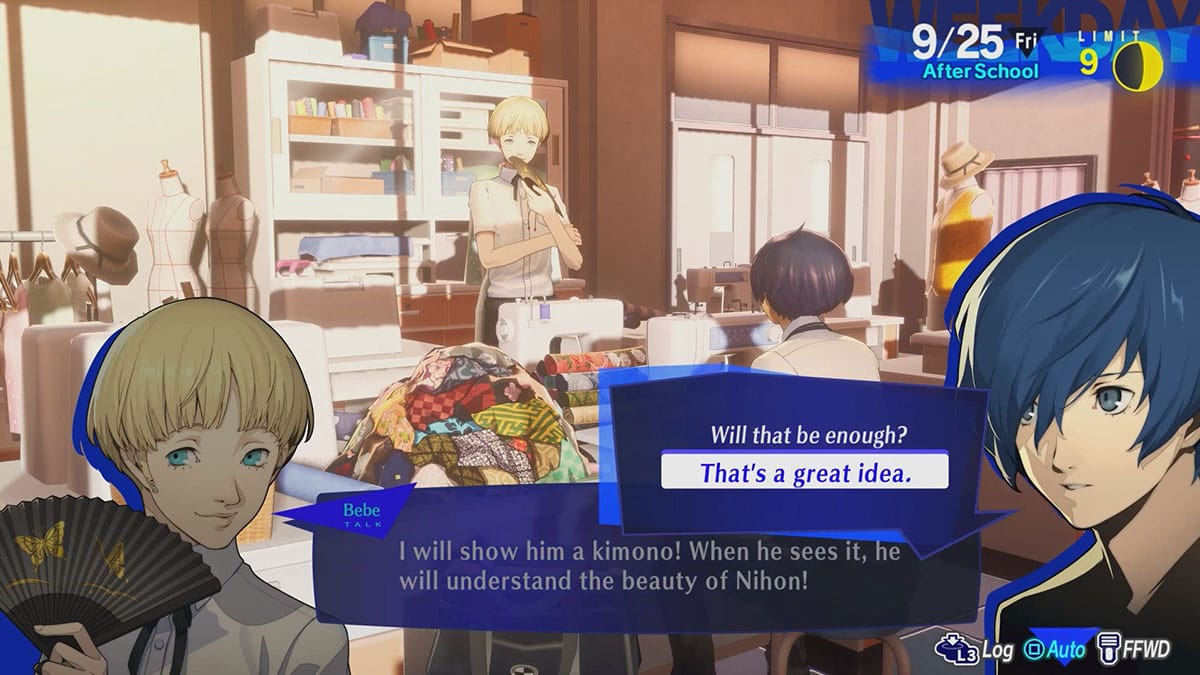Select the "That's a great idea." response
Screen dimensions: 1200x675
pos(805,471)
